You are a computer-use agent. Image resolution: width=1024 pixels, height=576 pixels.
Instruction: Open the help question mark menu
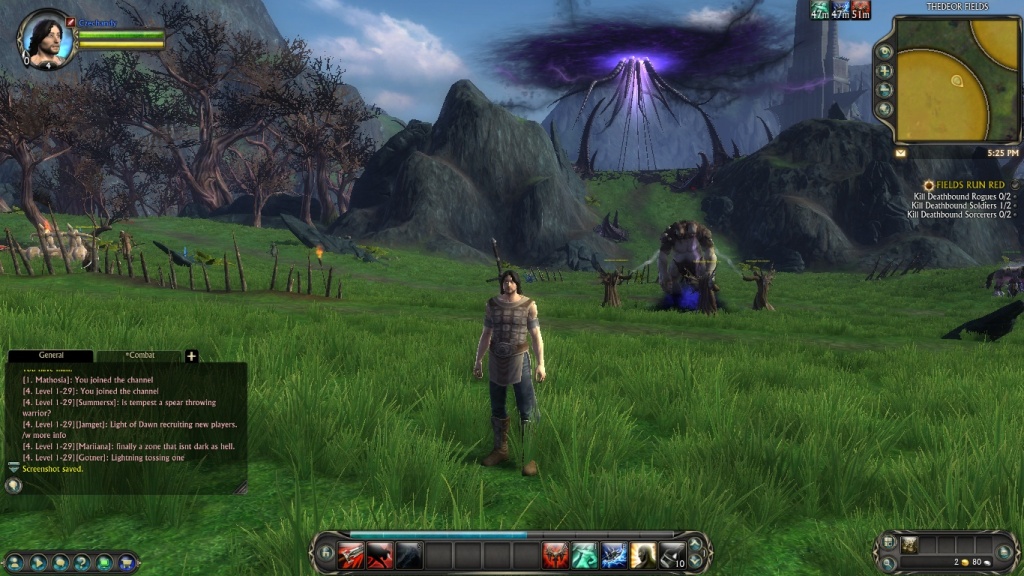82,563
